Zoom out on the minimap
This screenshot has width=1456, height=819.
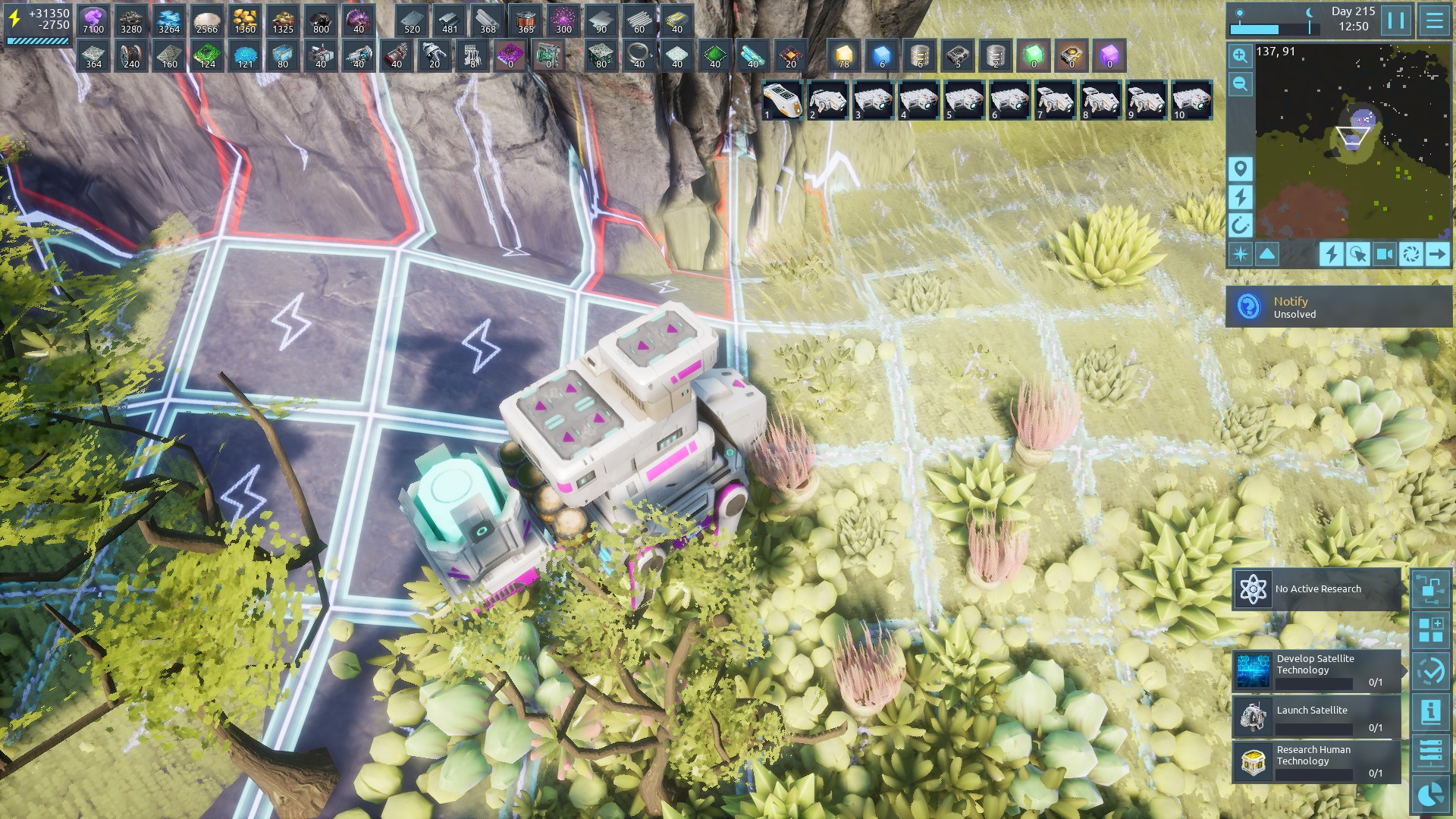(x=1241, y=84)
